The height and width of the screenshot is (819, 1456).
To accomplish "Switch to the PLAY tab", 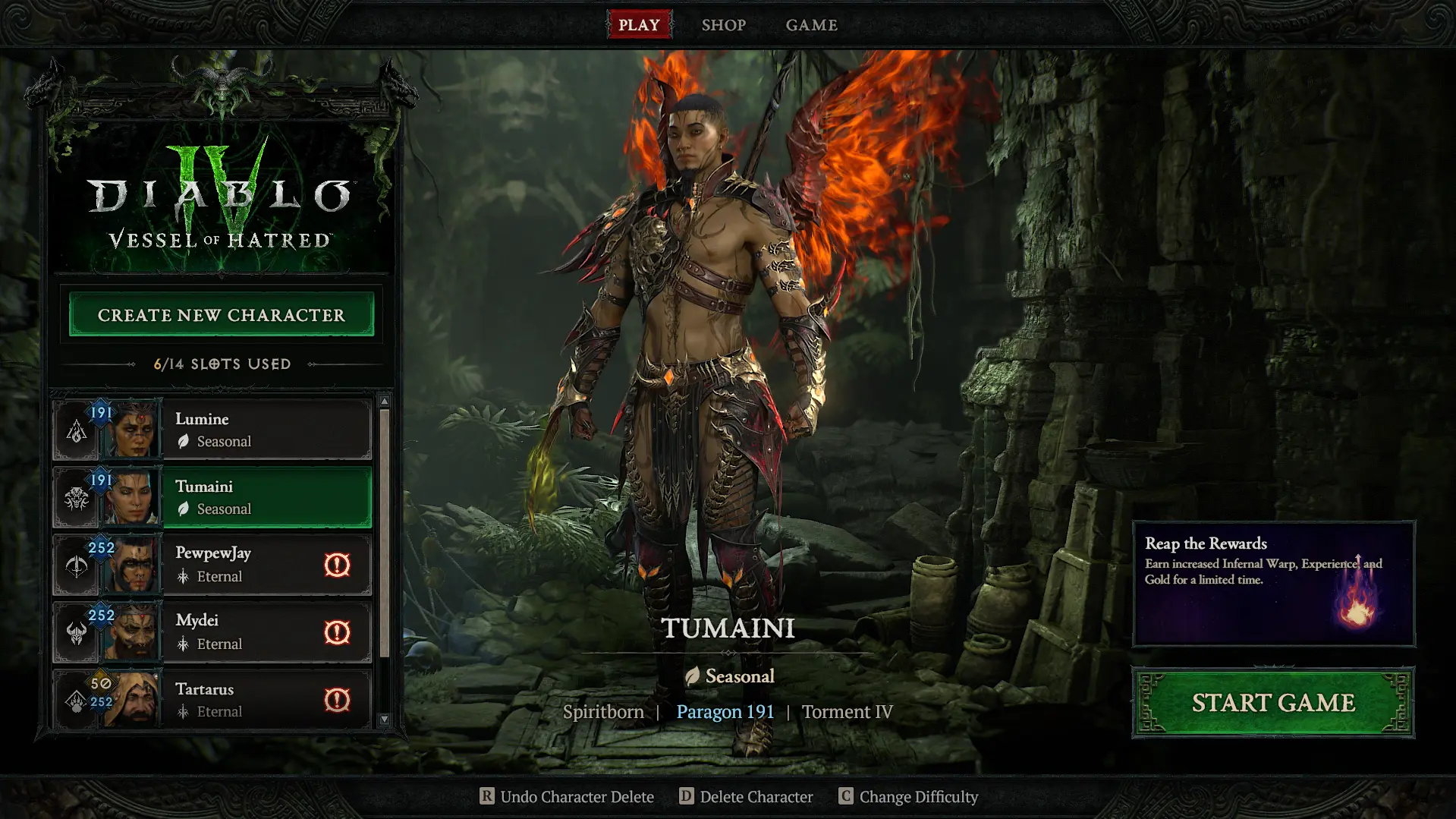I will 639,25.
